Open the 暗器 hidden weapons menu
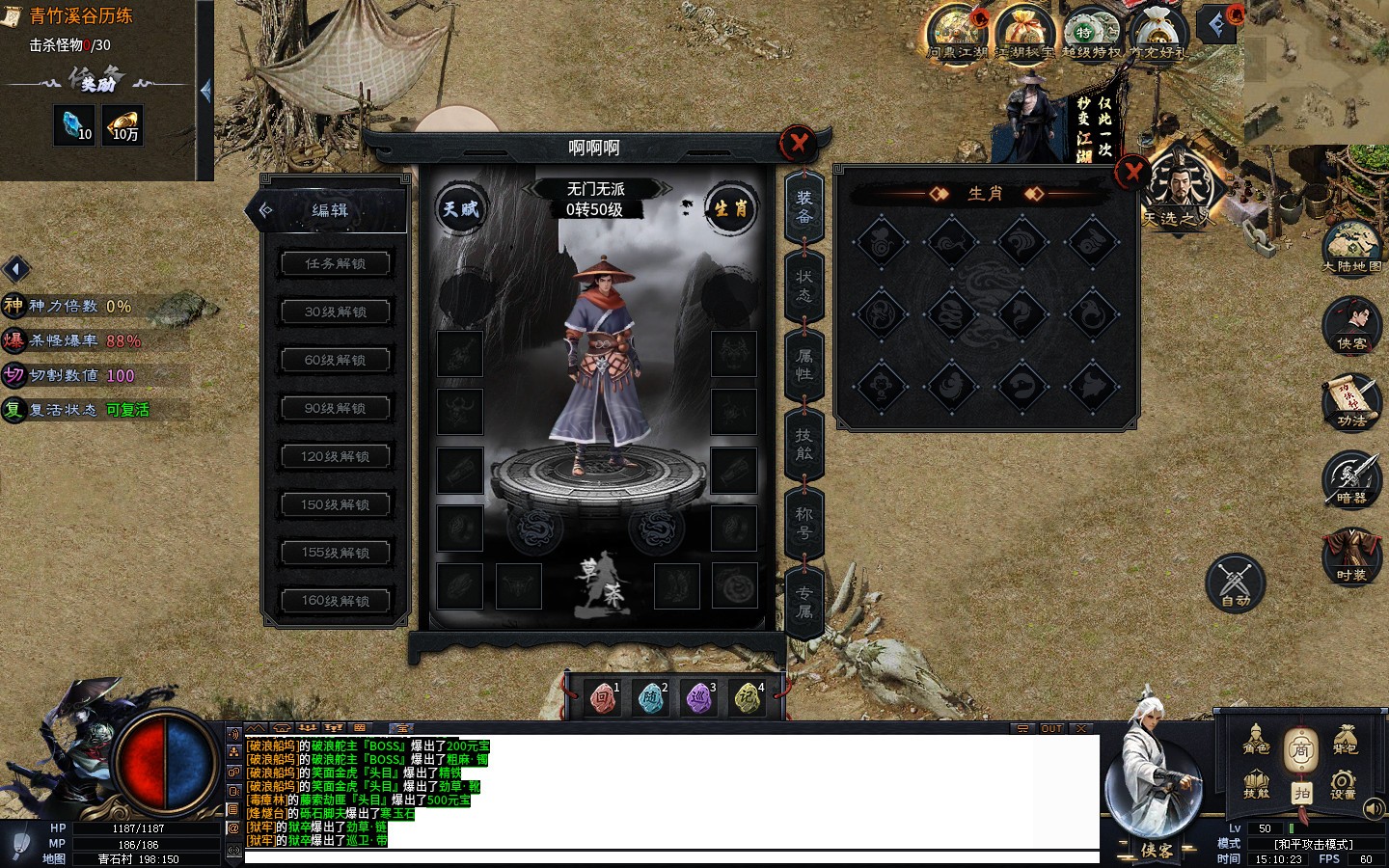1389x868 pixels. click(x=1351, y=479)
